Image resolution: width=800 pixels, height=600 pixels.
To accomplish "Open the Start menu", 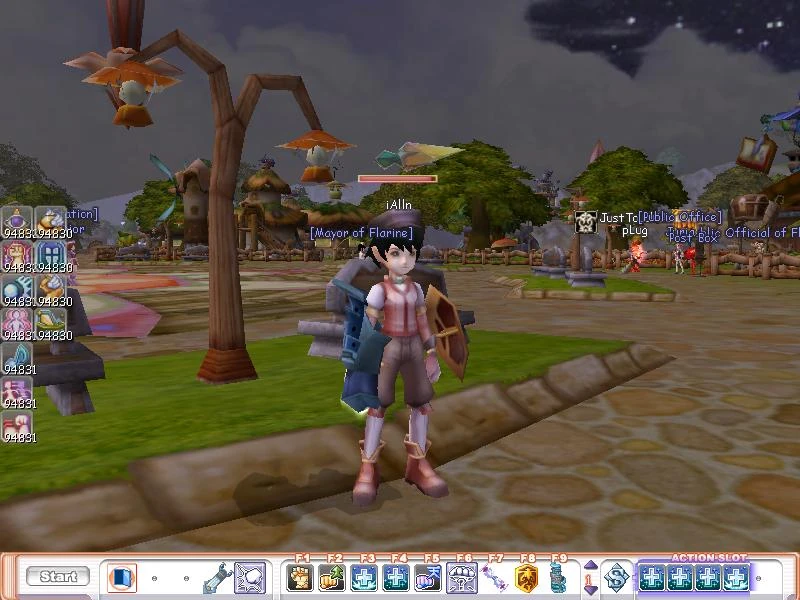I will coord(58,577).
